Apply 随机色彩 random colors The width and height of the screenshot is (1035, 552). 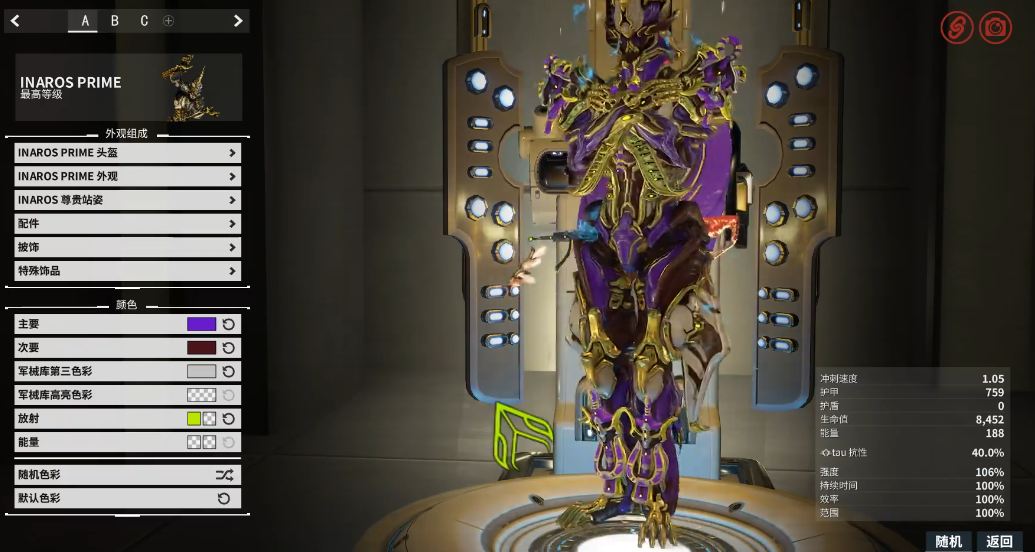[127, 475]
